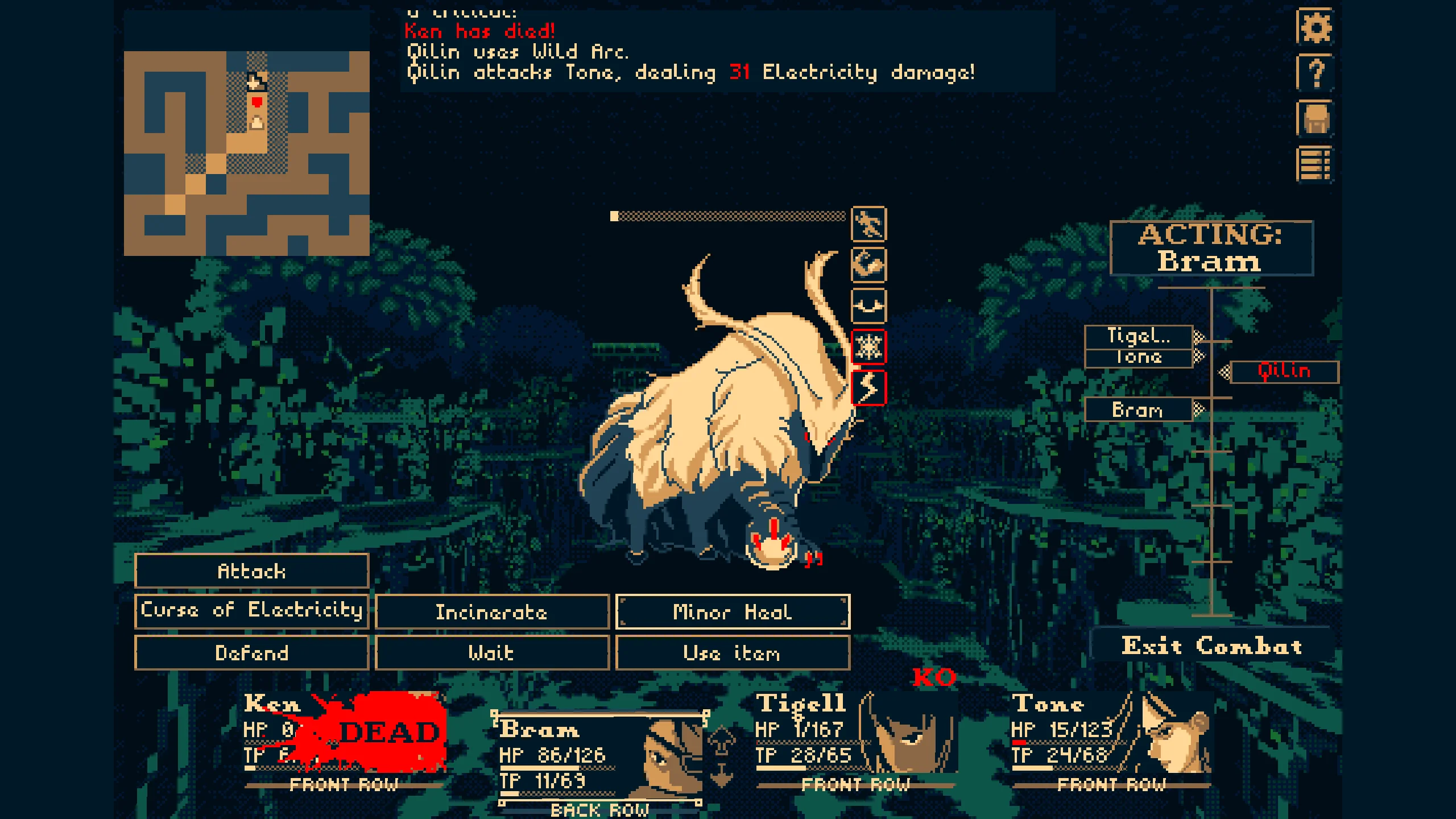Inspect the lightning bolt status icon
The width and height of the screenshot is (1456, 819).
point(868,388)
